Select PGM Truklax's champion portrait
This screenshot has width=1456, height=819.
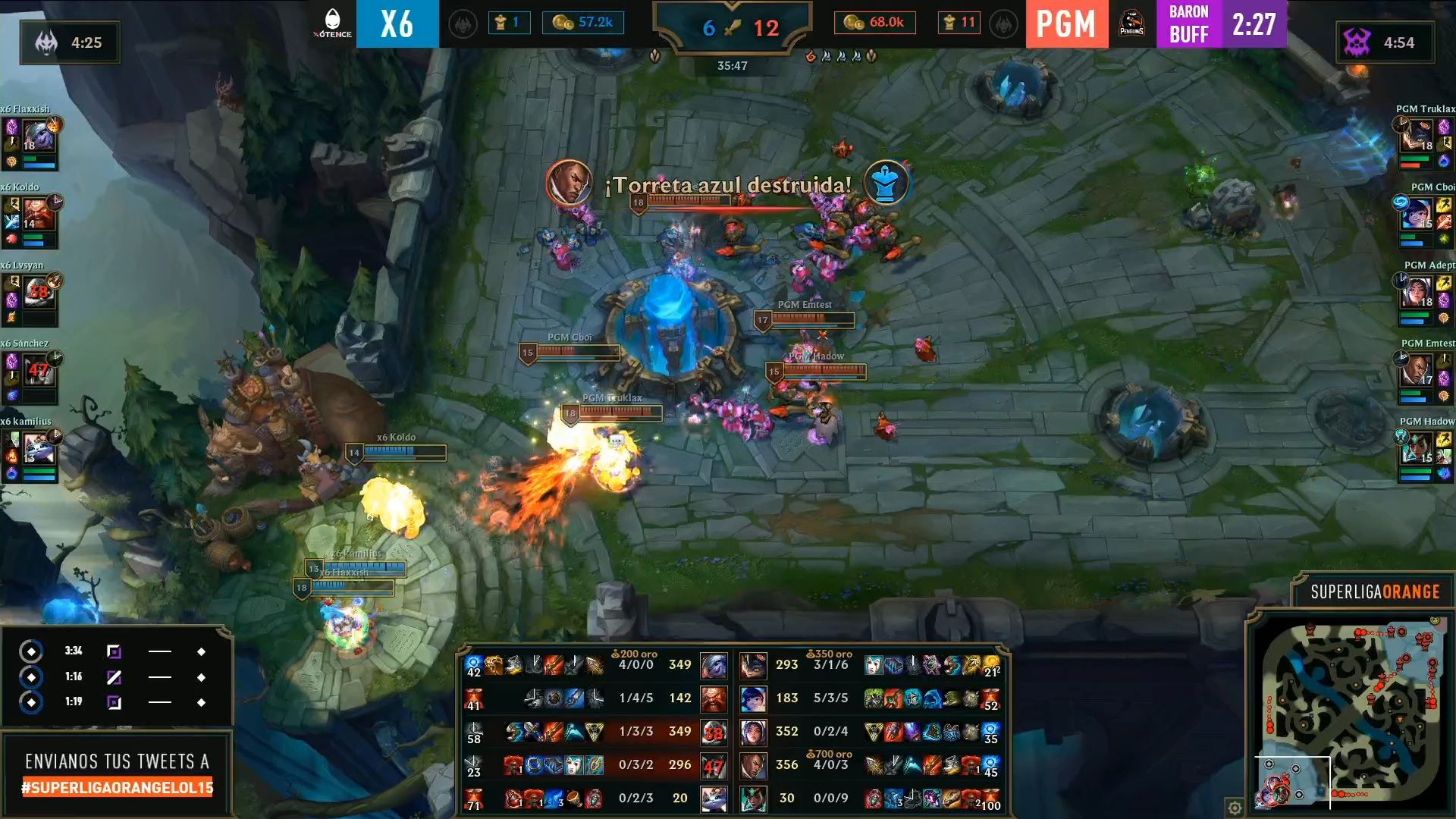click(1417, 136)
